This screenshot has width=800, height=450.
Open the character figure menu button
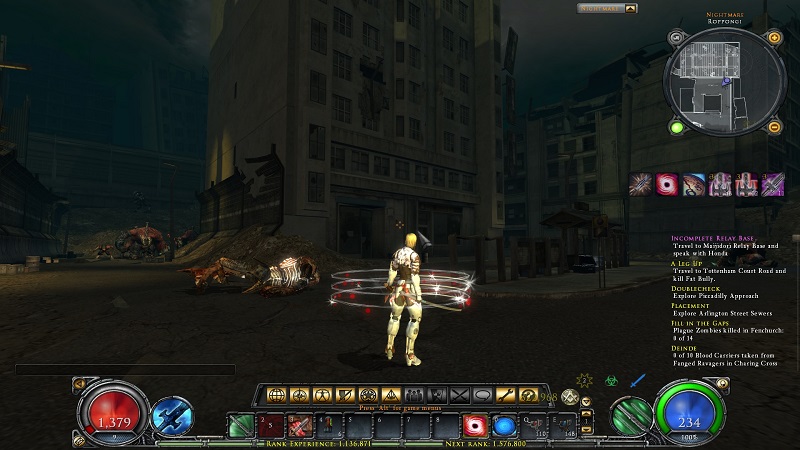[x=320, y=394]
